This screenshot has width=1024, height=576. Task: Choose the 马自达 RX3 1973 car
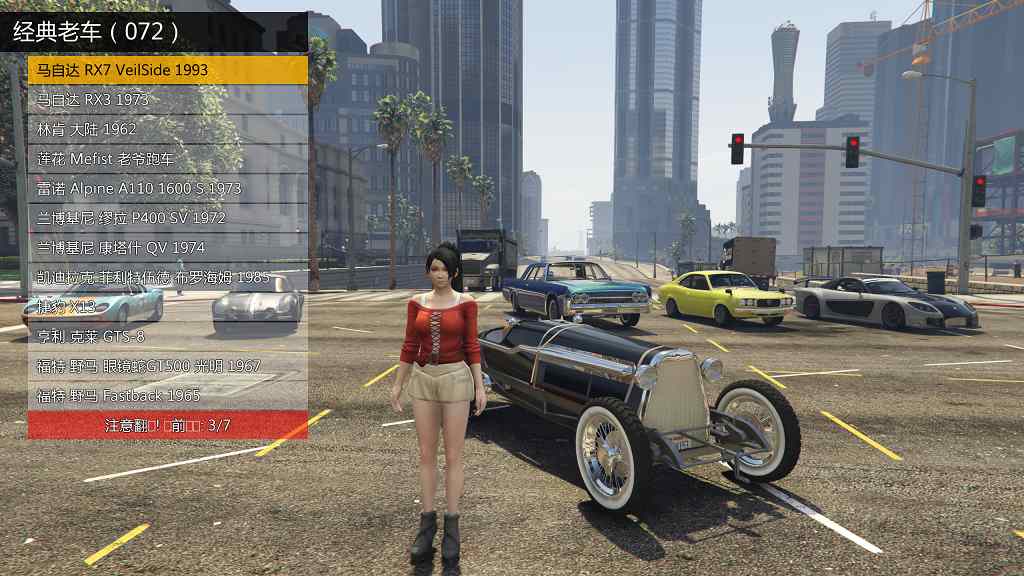[x=167, y=100]
